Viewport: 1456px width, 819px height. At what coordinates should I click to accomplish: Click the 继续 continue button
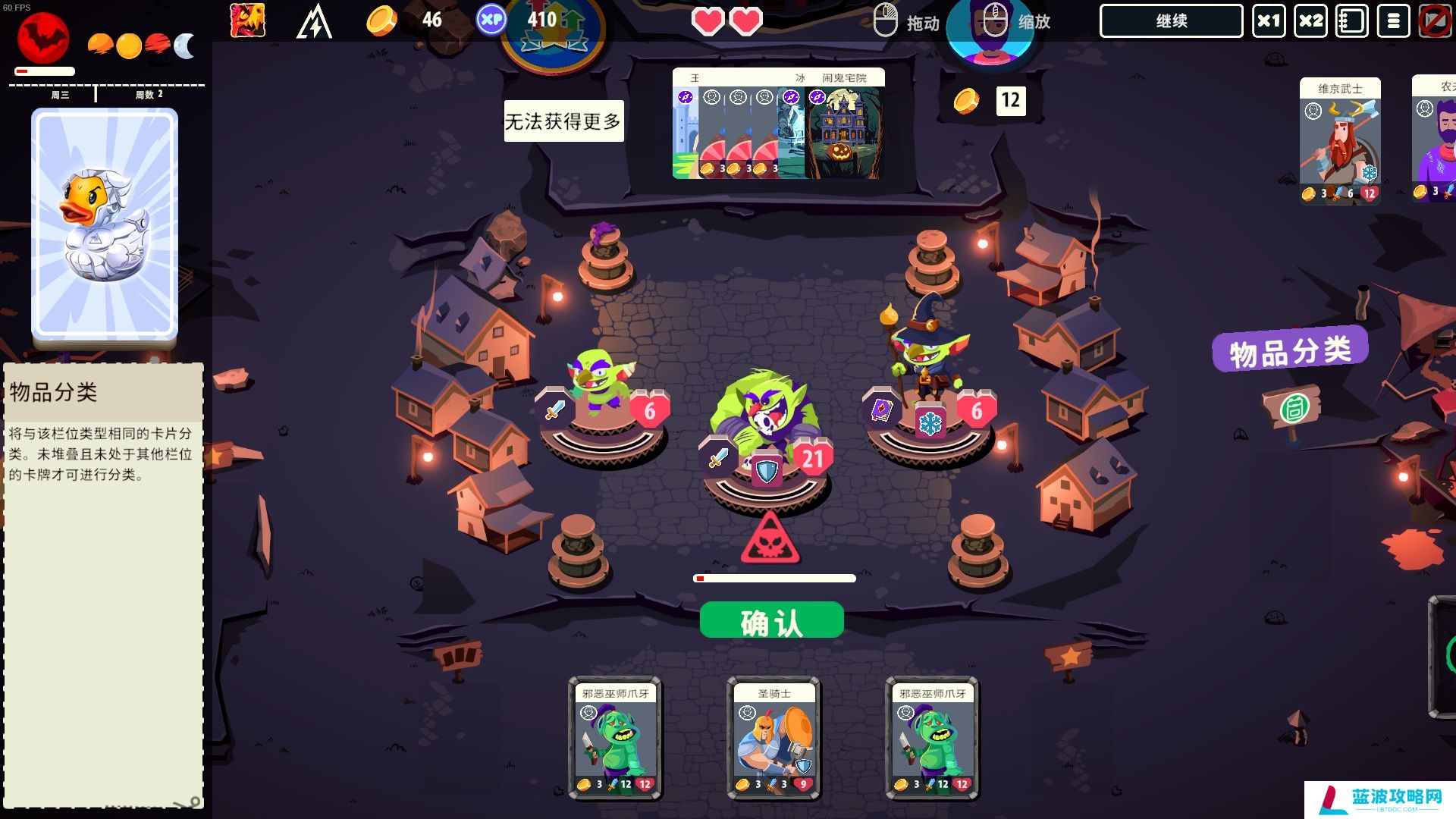coord(1171,21)
